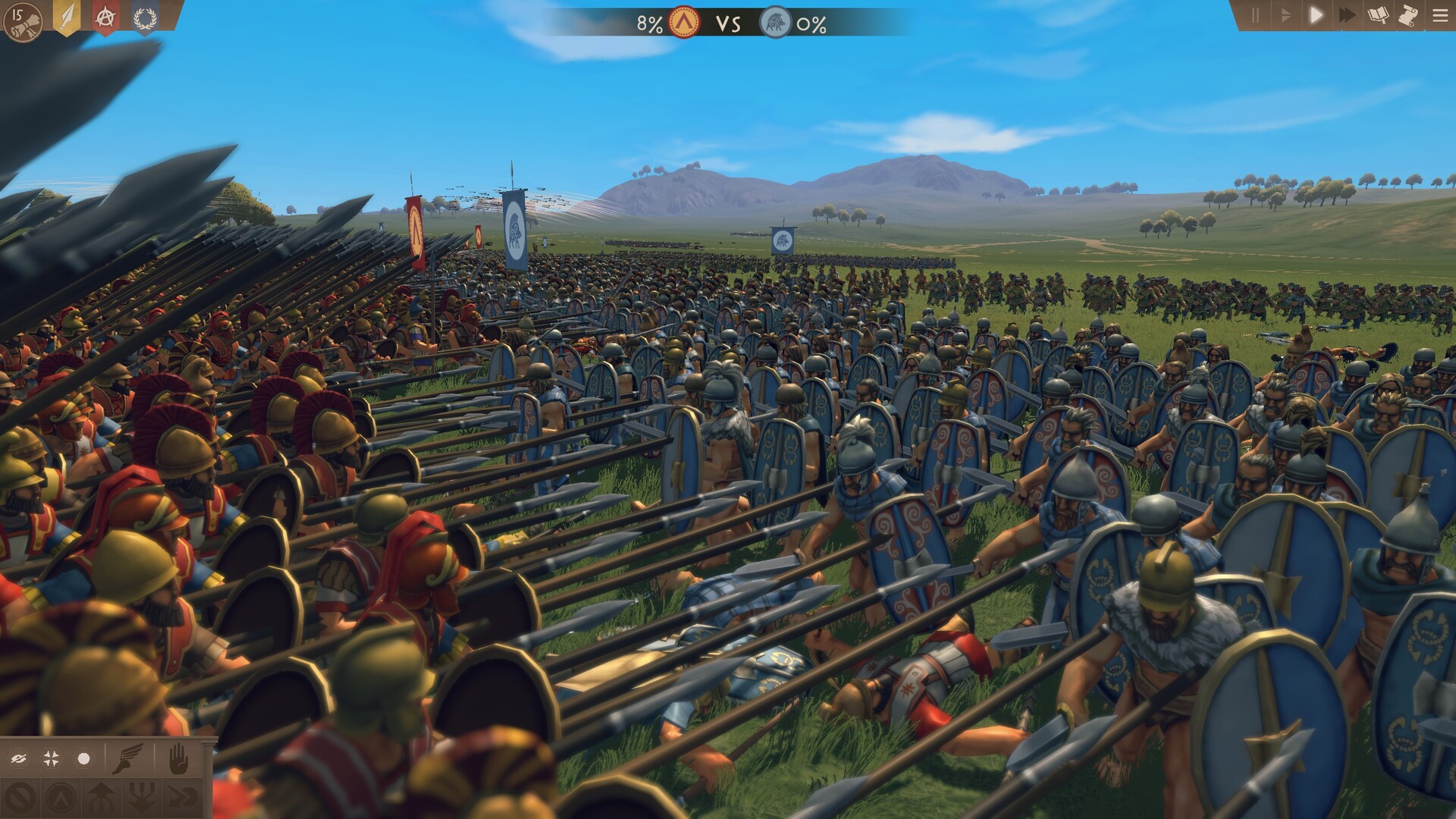Pause the battle
Image resolution: width=1456 pixels, height=819 pixels.
coord(1255,15)
